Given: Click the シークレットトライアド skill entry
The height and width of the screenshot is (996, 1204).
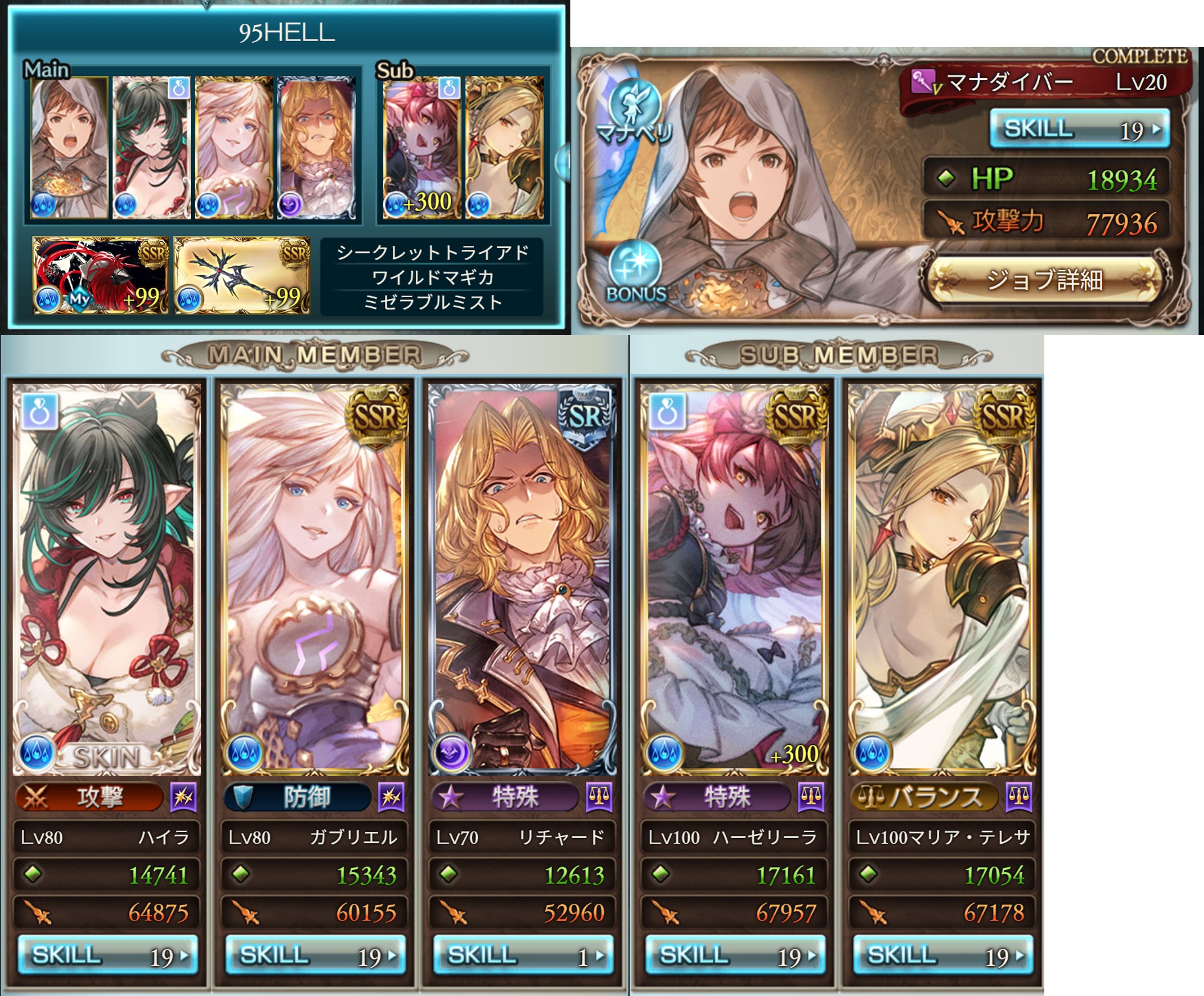Looking at the screenshot, I should point(432,252).
